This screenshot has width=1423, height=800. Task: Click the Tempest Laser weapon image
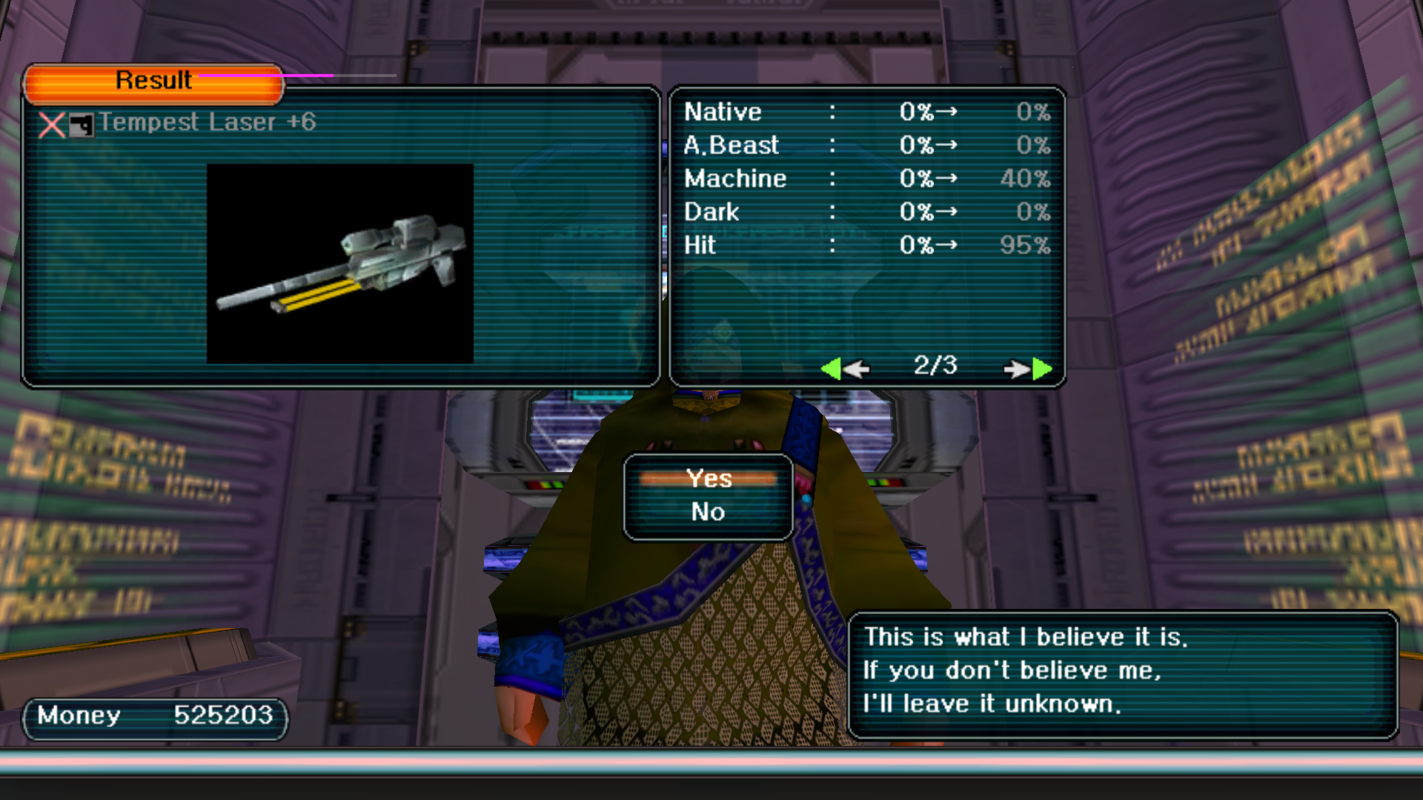point(340,263)
